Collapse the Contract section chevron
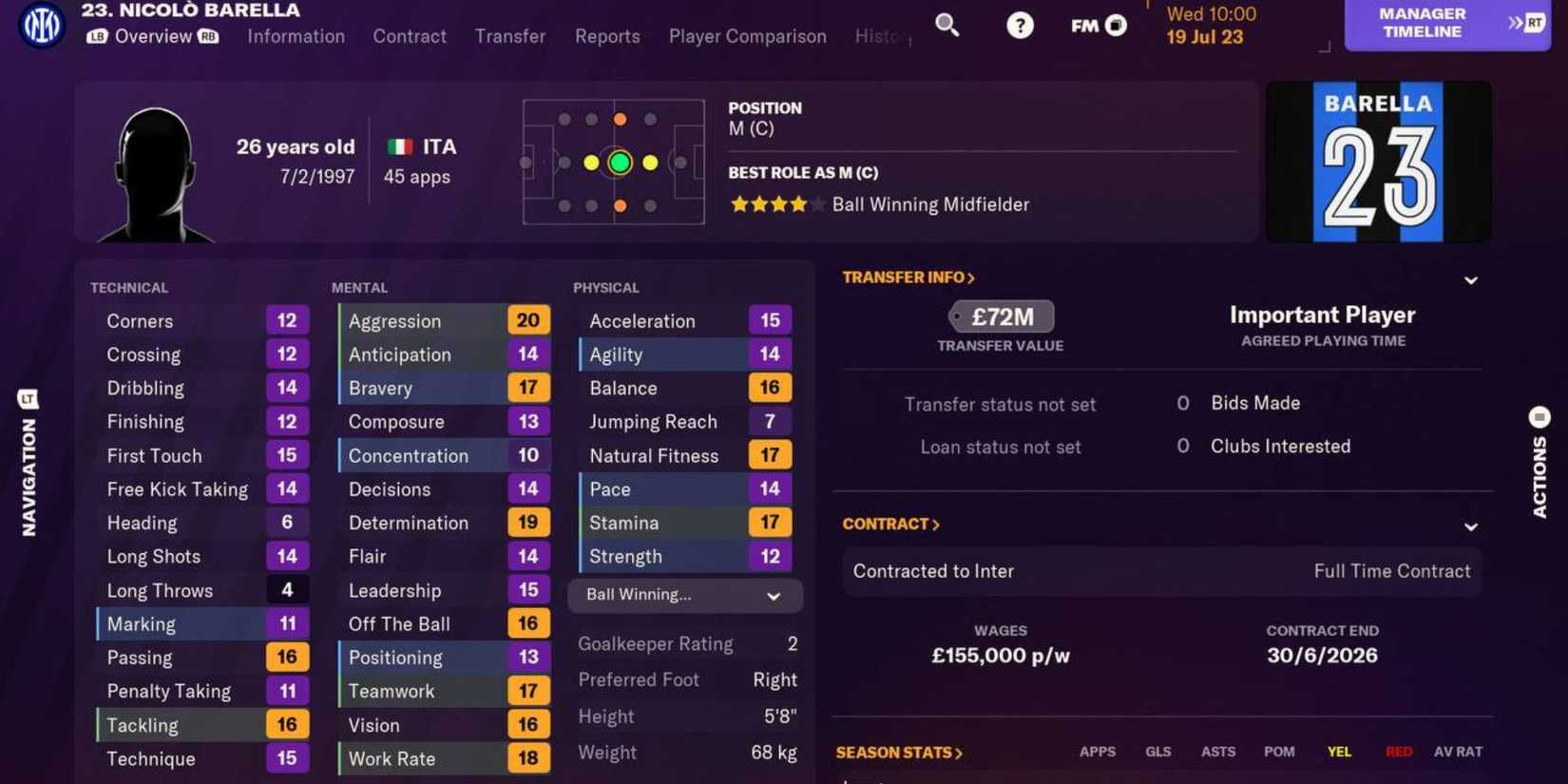This screenshot has height=784, width=1568. coord(1470,526)
